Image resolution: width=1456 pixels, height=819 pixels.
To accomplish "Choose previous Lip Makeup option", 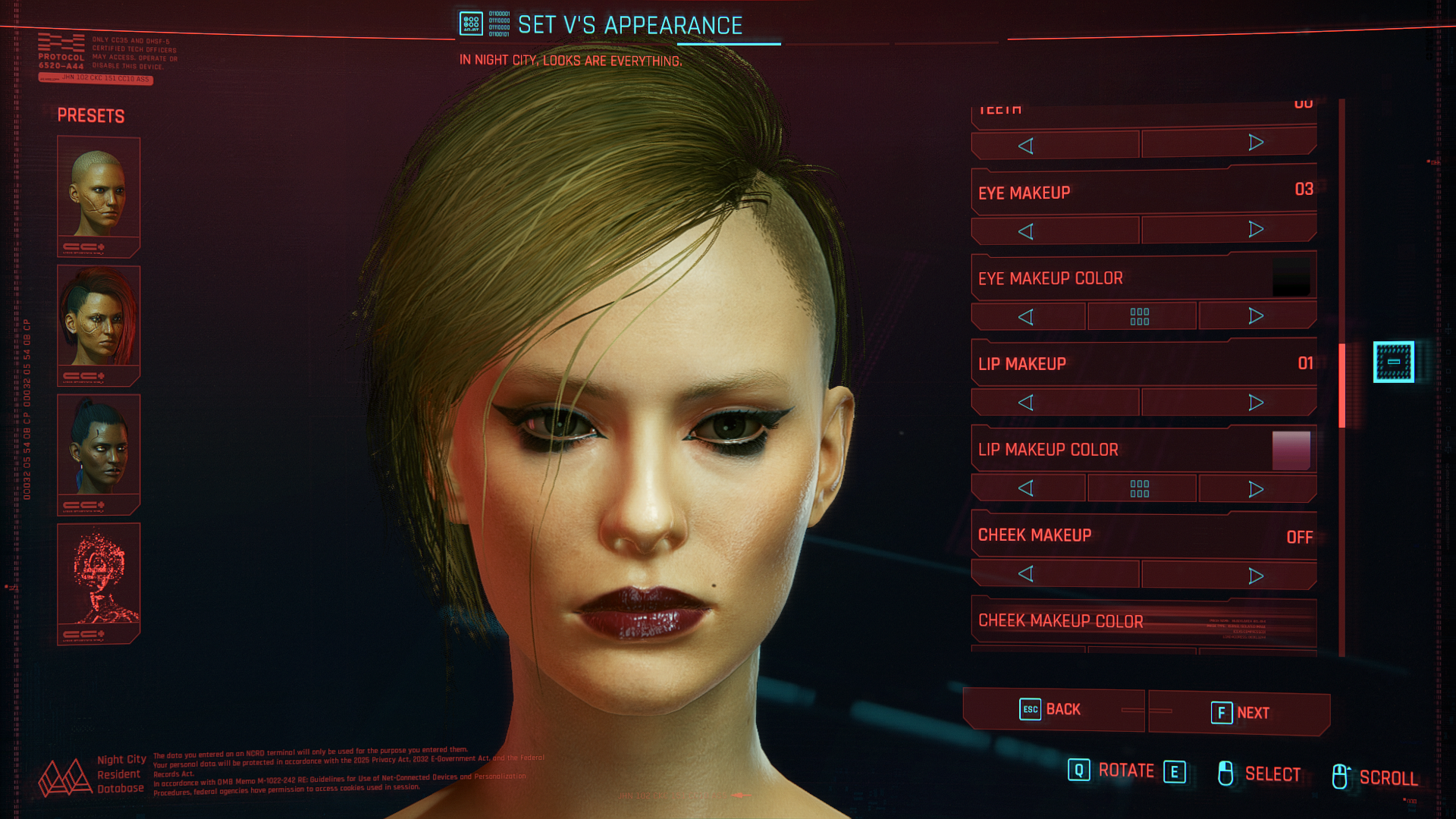I will [x=1026, y=403].
